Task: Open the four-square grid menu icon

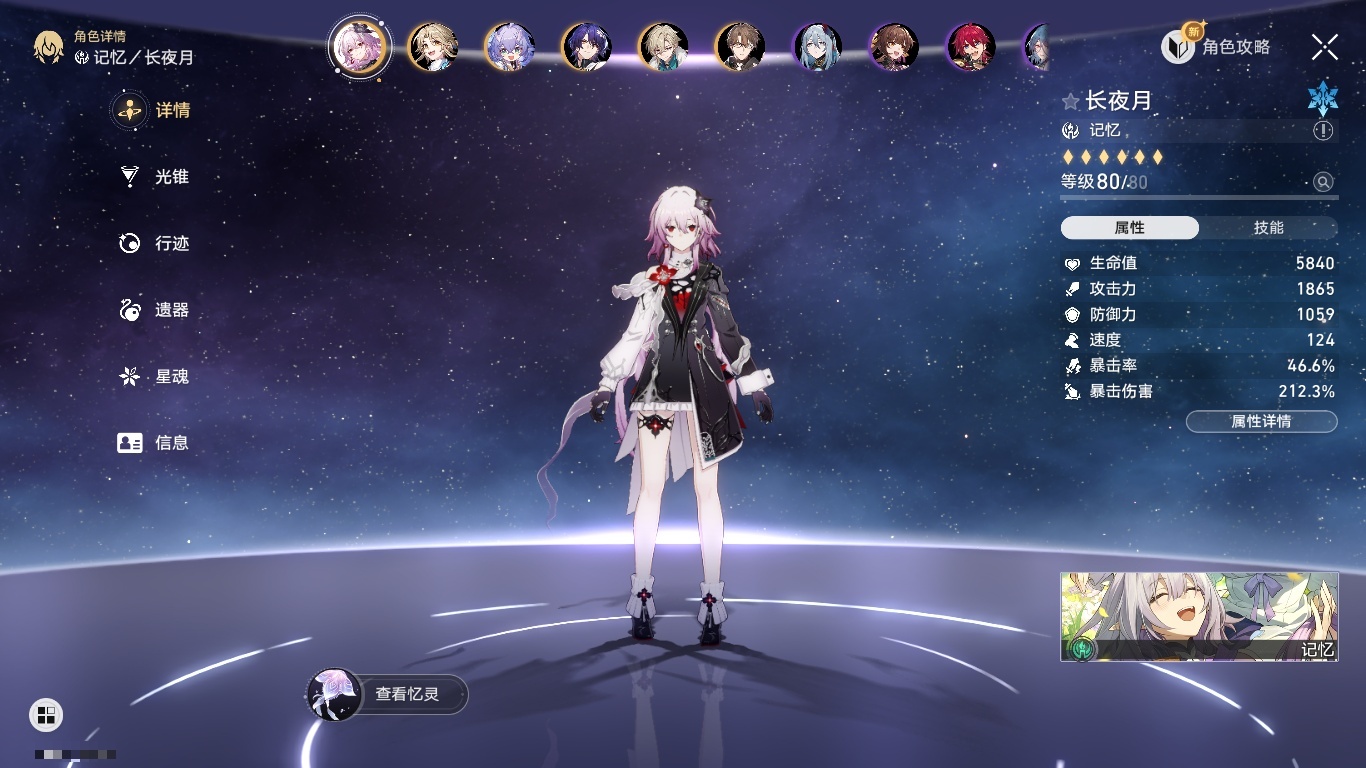Action: [x=46, y=714]
